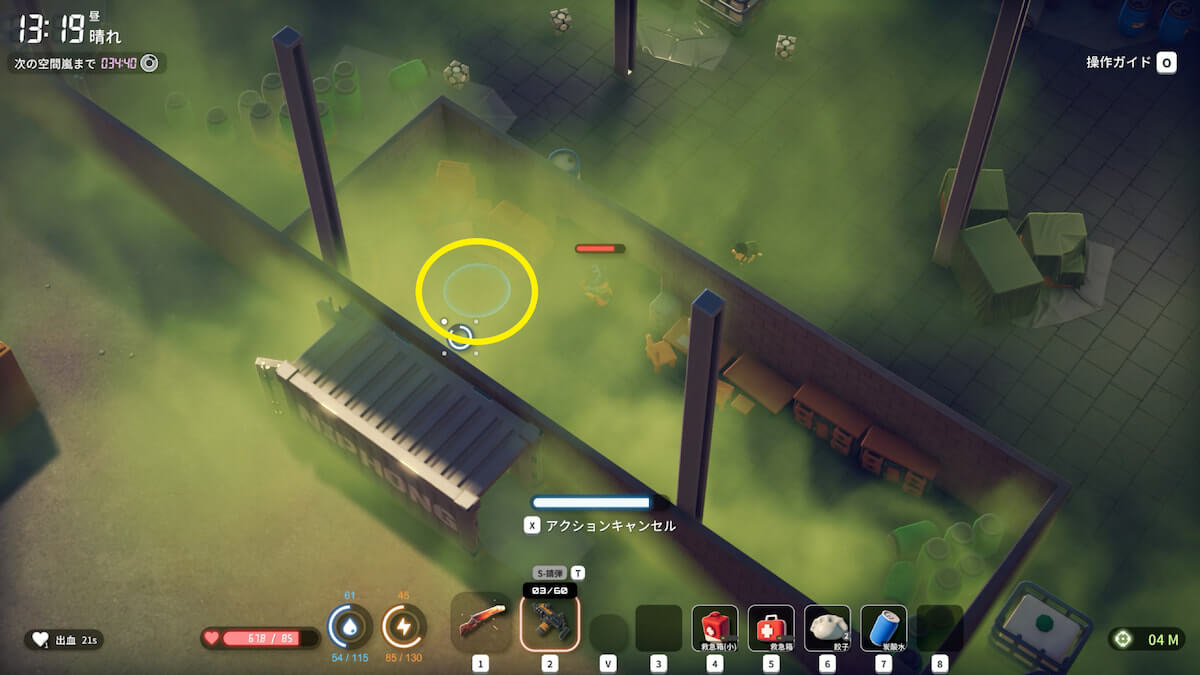Screen dimensions: 1200x675
Task: Click the lightning bolt energy gauge
Action: 404,627
